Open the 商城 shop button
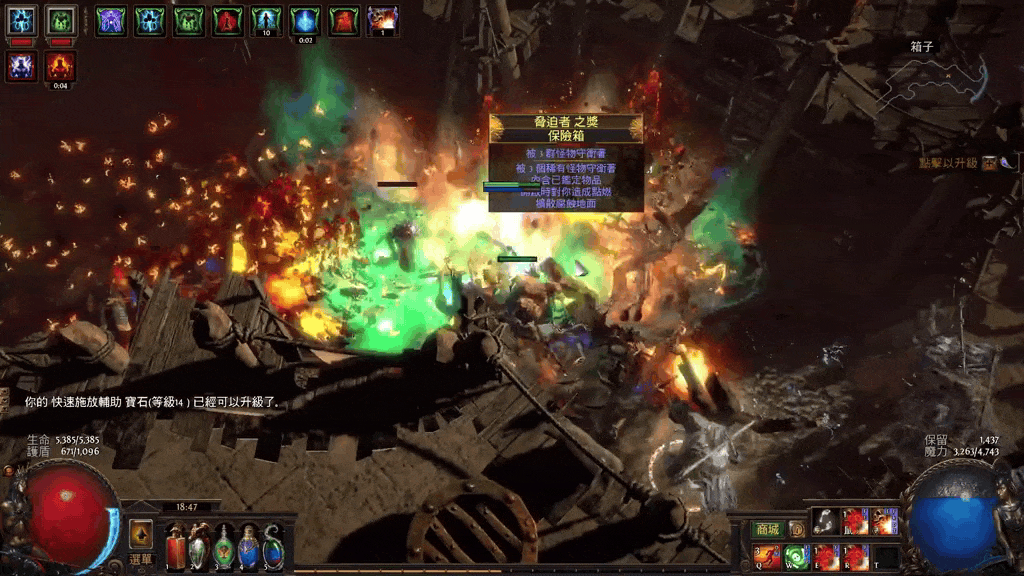 point(767,529)
